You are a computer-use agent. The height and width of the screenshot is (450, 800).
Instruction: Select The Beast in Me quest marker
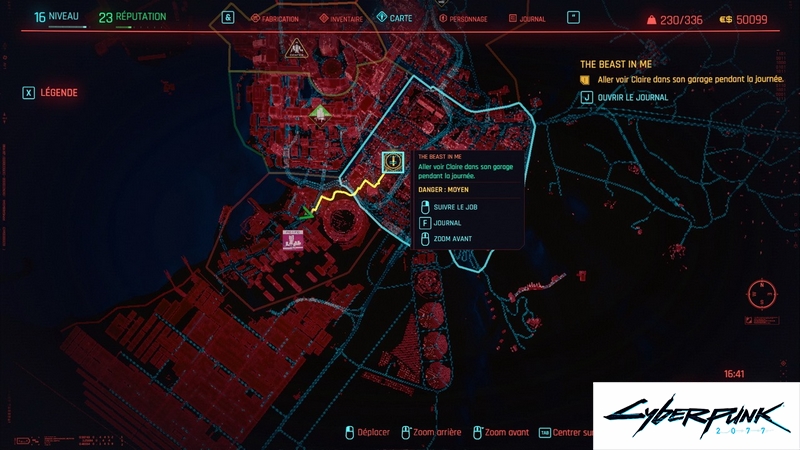point(393,161)
